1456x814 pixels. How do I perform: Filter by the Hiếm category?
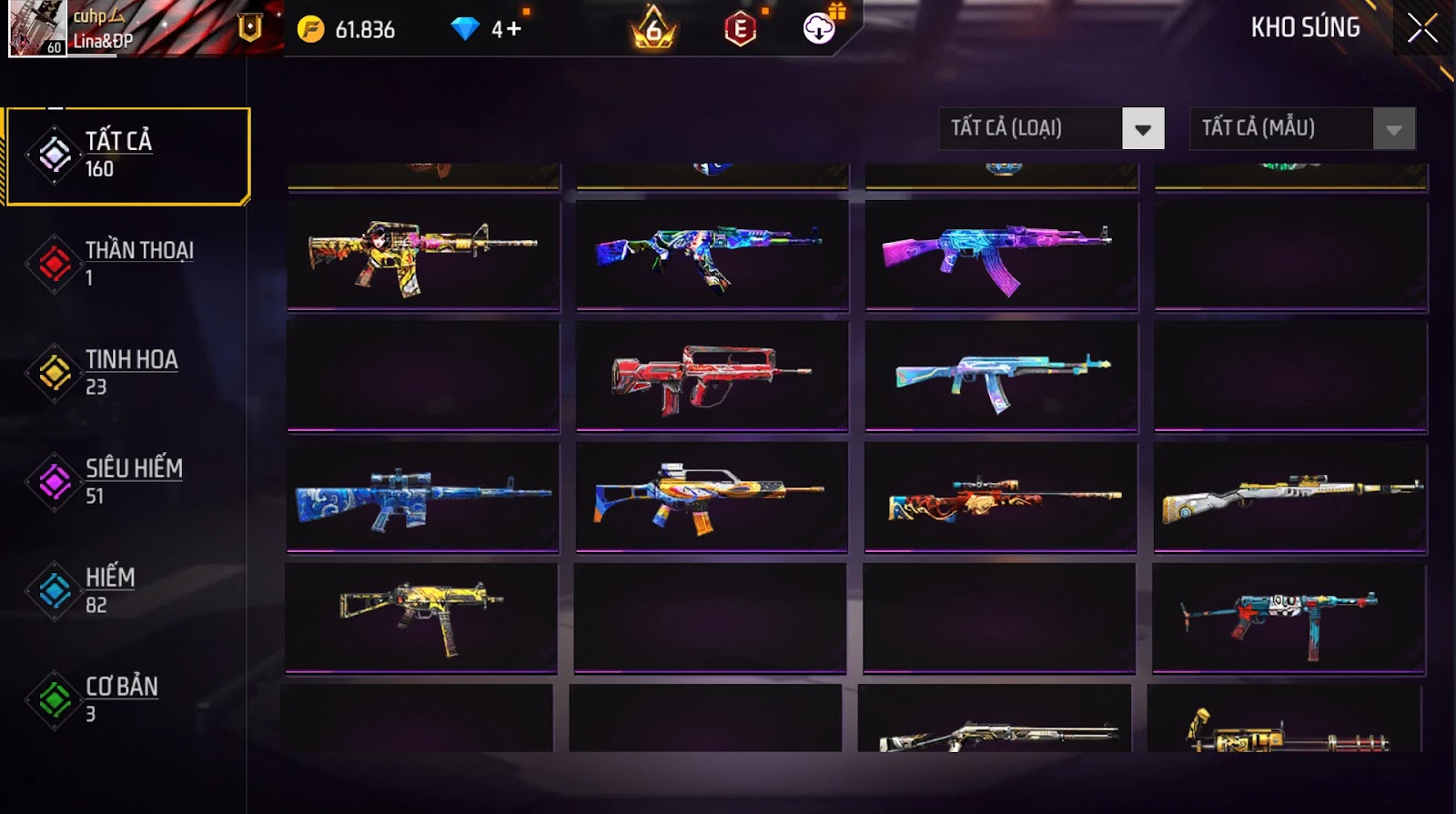click(127, 590)
